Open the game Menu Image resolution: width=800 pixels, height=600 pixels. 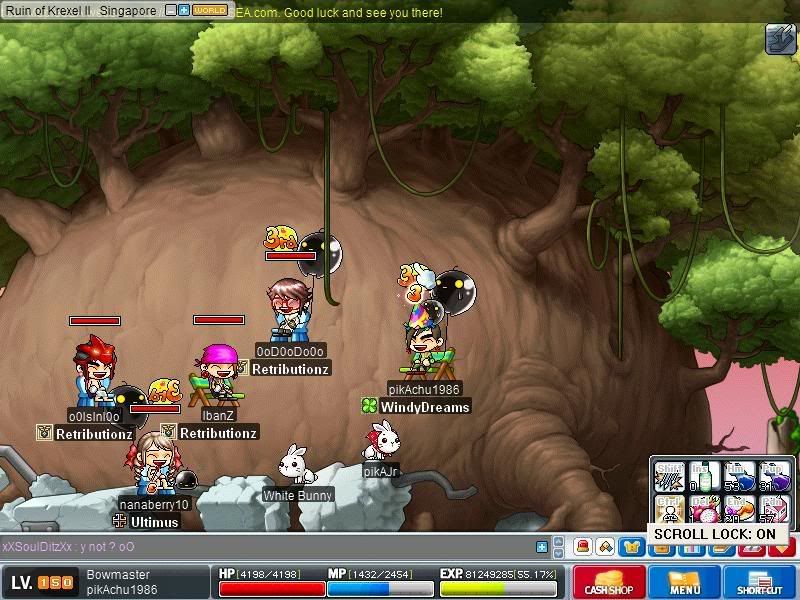click(x=685, y=582)
